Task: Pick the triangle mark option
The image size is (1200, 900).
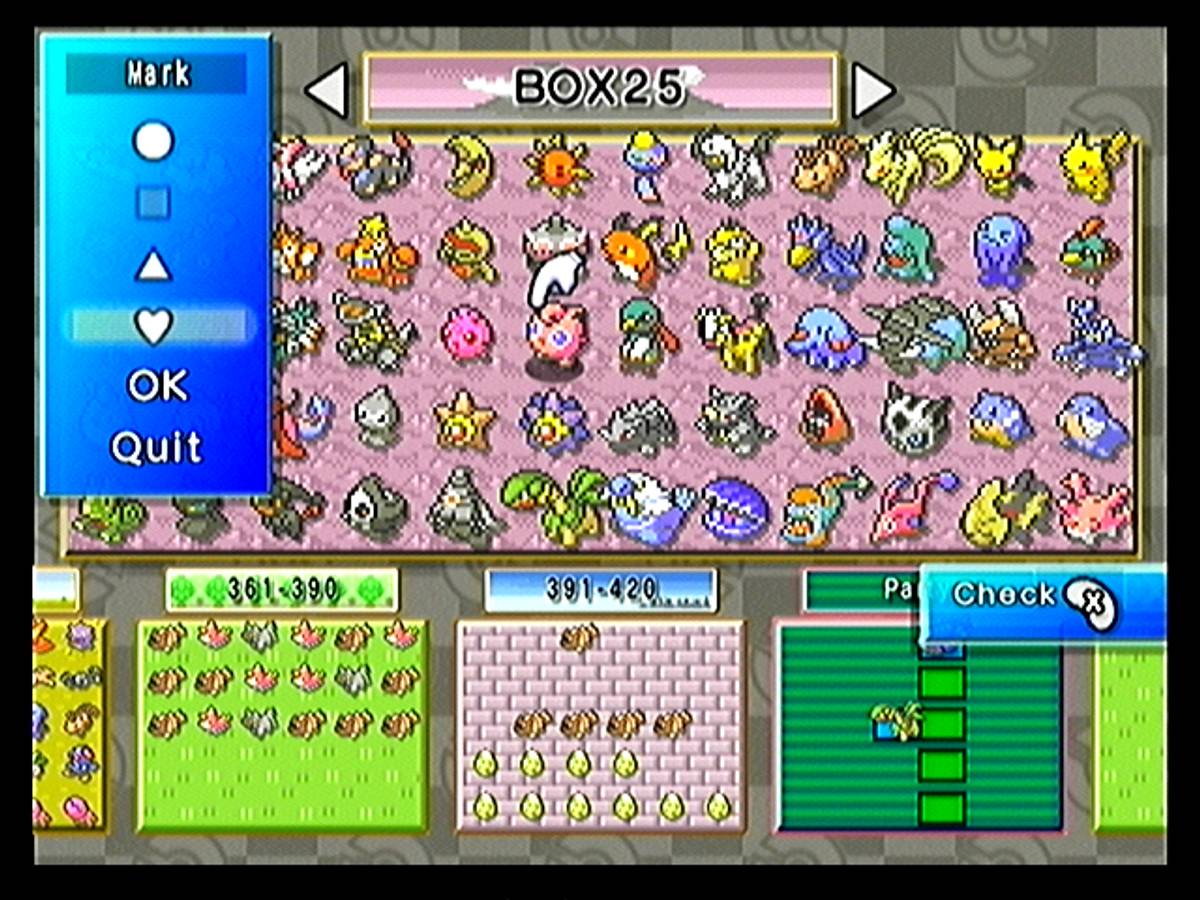Action: click(154, 266)
